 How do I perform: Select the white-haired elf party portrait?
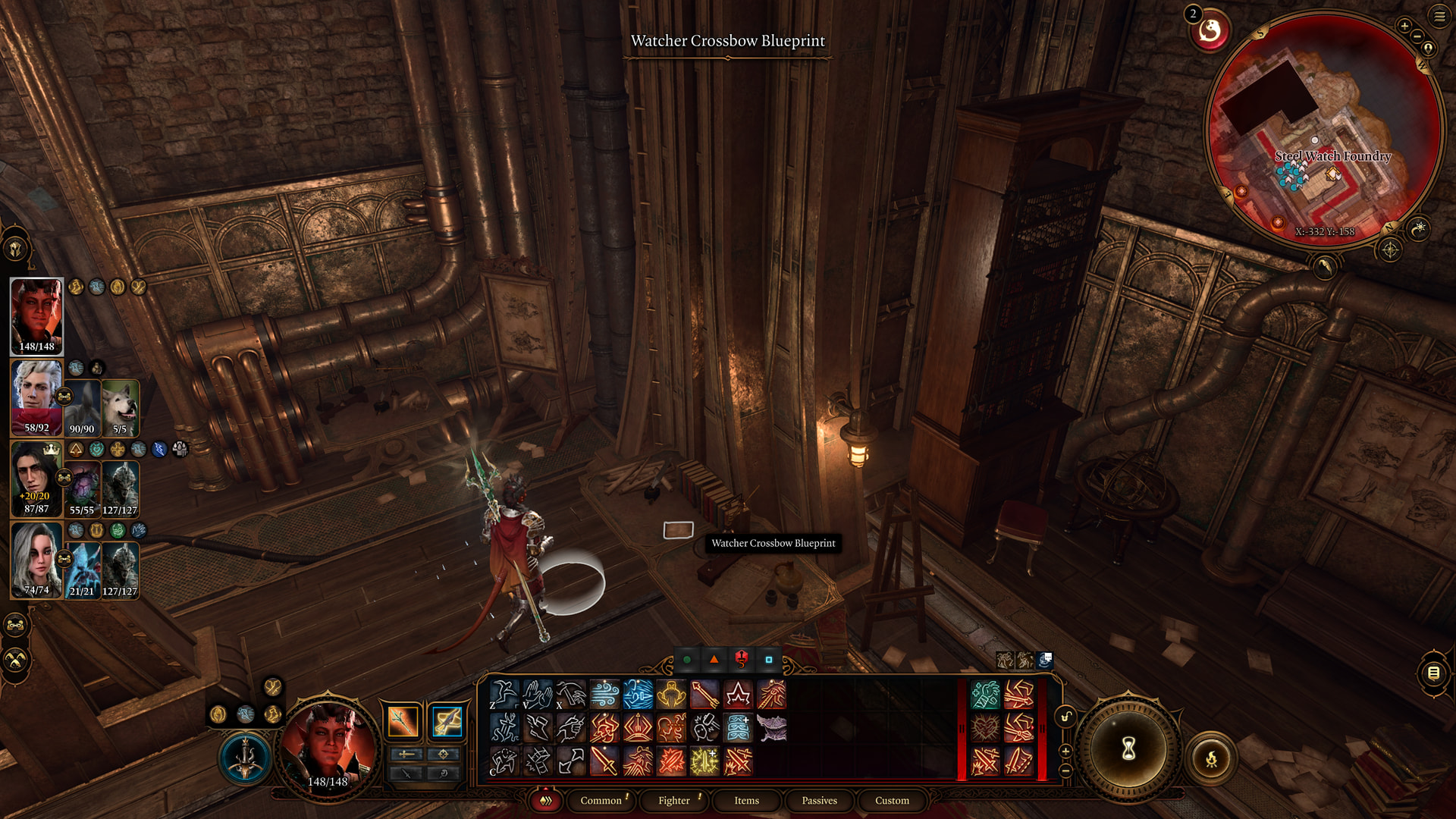click(36, 397)
